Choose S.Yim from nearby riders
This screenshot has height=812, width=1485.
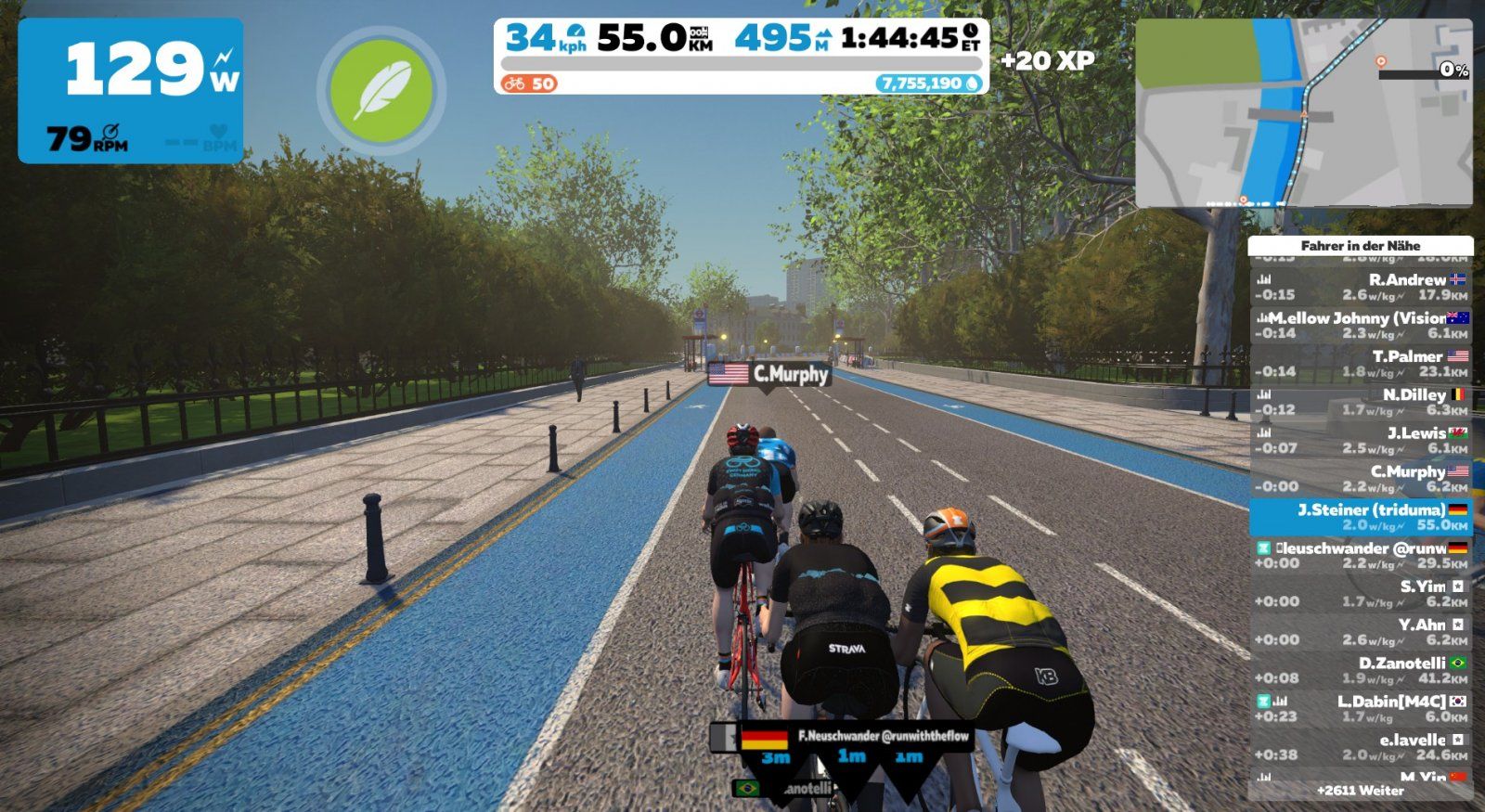click(x=1360, y=594)
